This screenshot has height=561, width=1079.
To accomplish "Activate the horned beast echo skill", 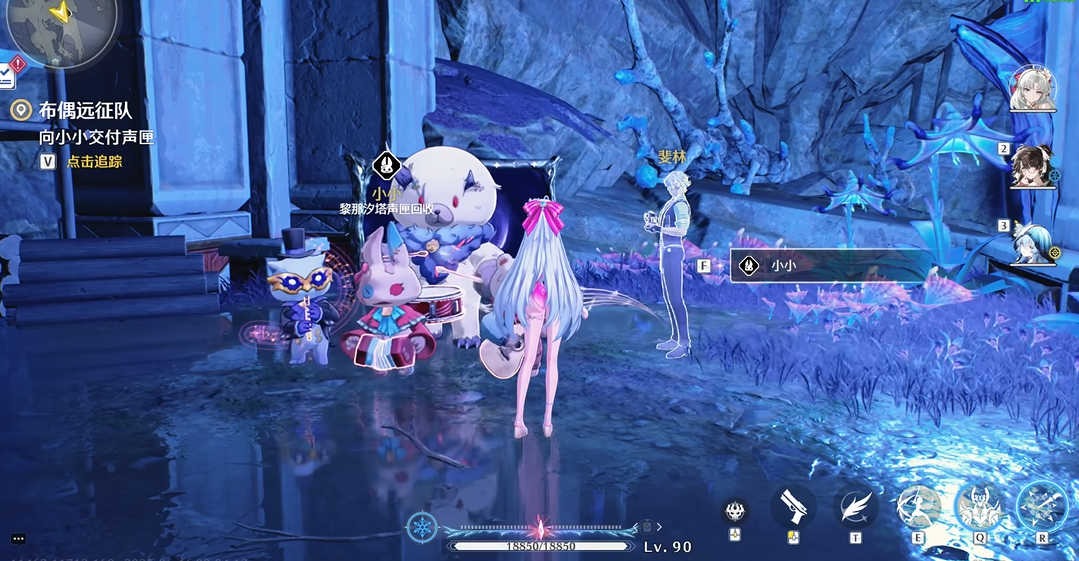I will click(x=980, y=507).
